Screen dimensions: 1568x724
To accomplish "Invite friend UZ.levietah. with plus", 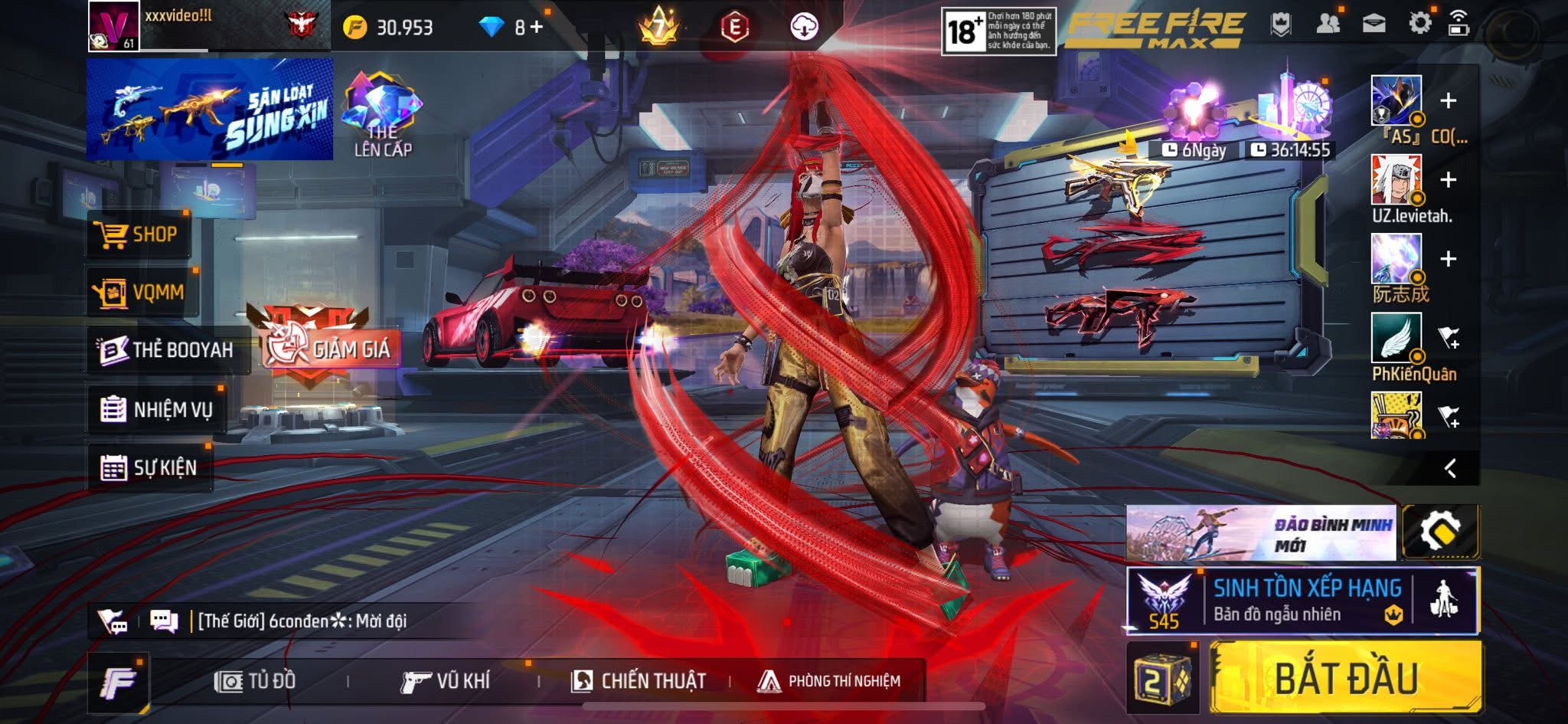I will pos(1448,180).
